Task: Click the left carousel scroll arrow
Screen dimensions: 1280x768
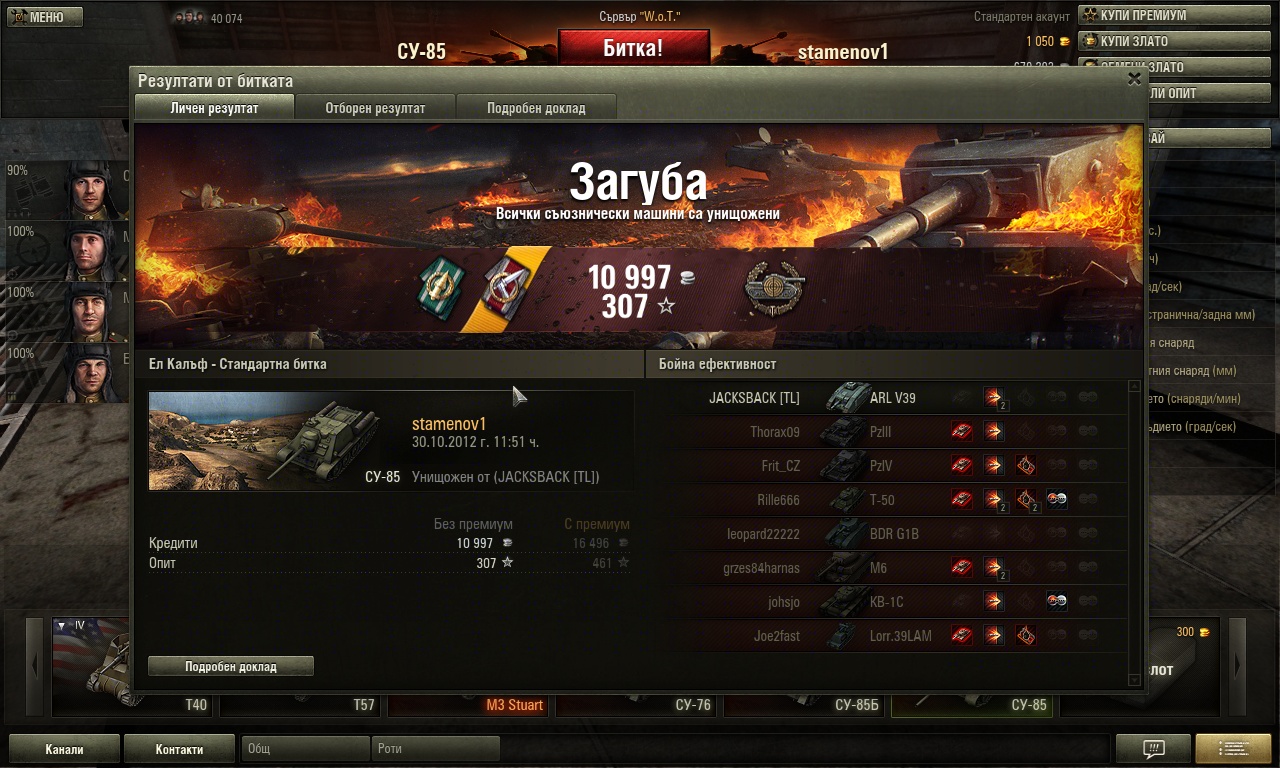Action: pyautogui.click(x=36, y=665)
